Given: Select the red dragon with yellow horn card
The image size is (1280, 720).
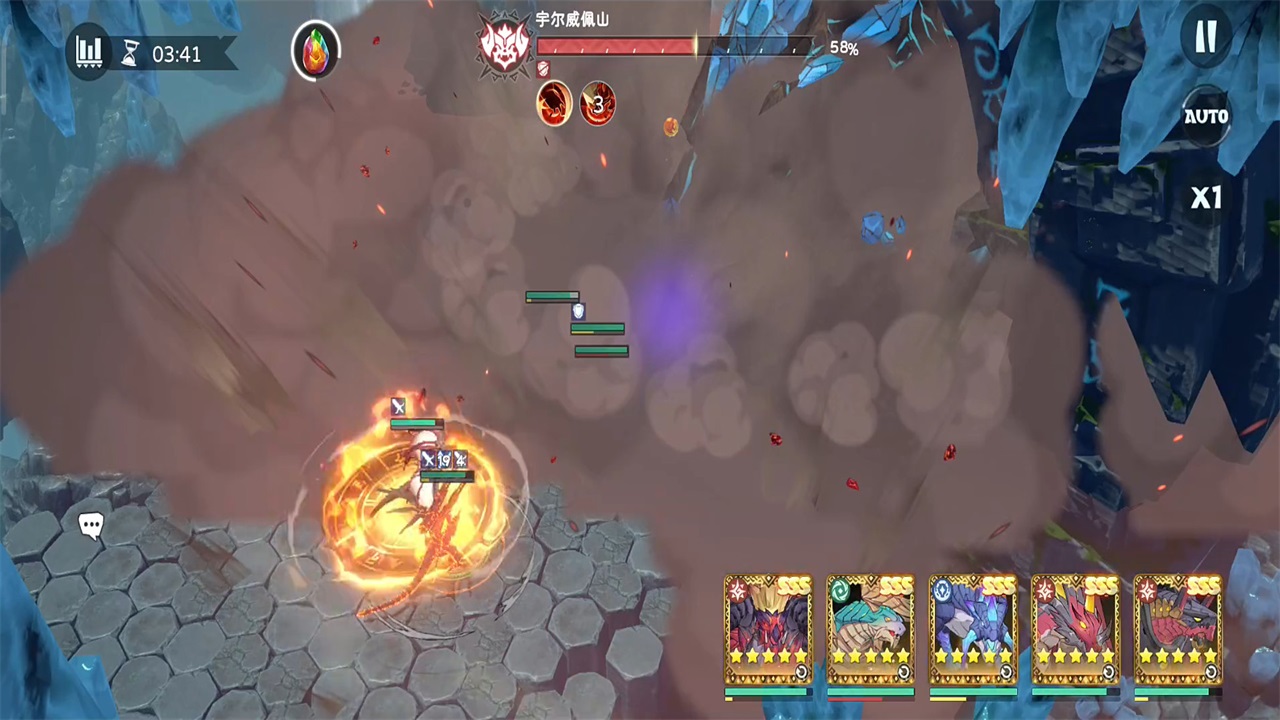Looking at the screenshot, I should [1075, 630].
